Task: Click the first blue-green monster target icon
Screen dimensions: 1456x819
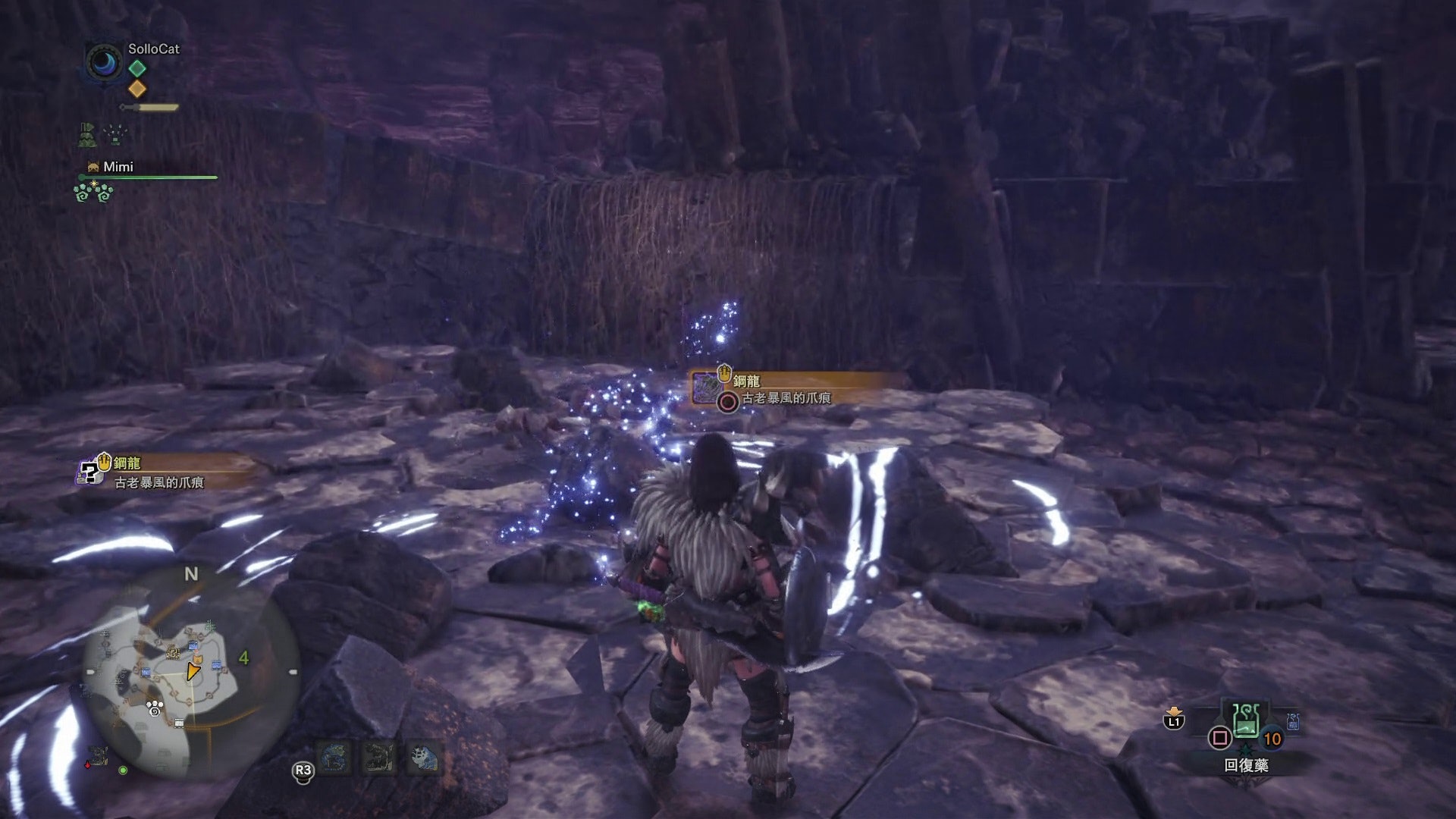Action: (x=334, y=758)
